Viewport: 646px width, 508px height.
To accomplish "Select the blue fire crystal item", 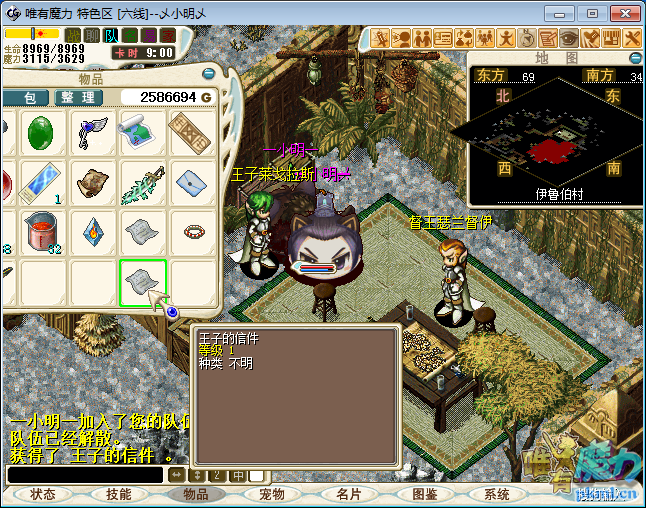I will [93, 232].
